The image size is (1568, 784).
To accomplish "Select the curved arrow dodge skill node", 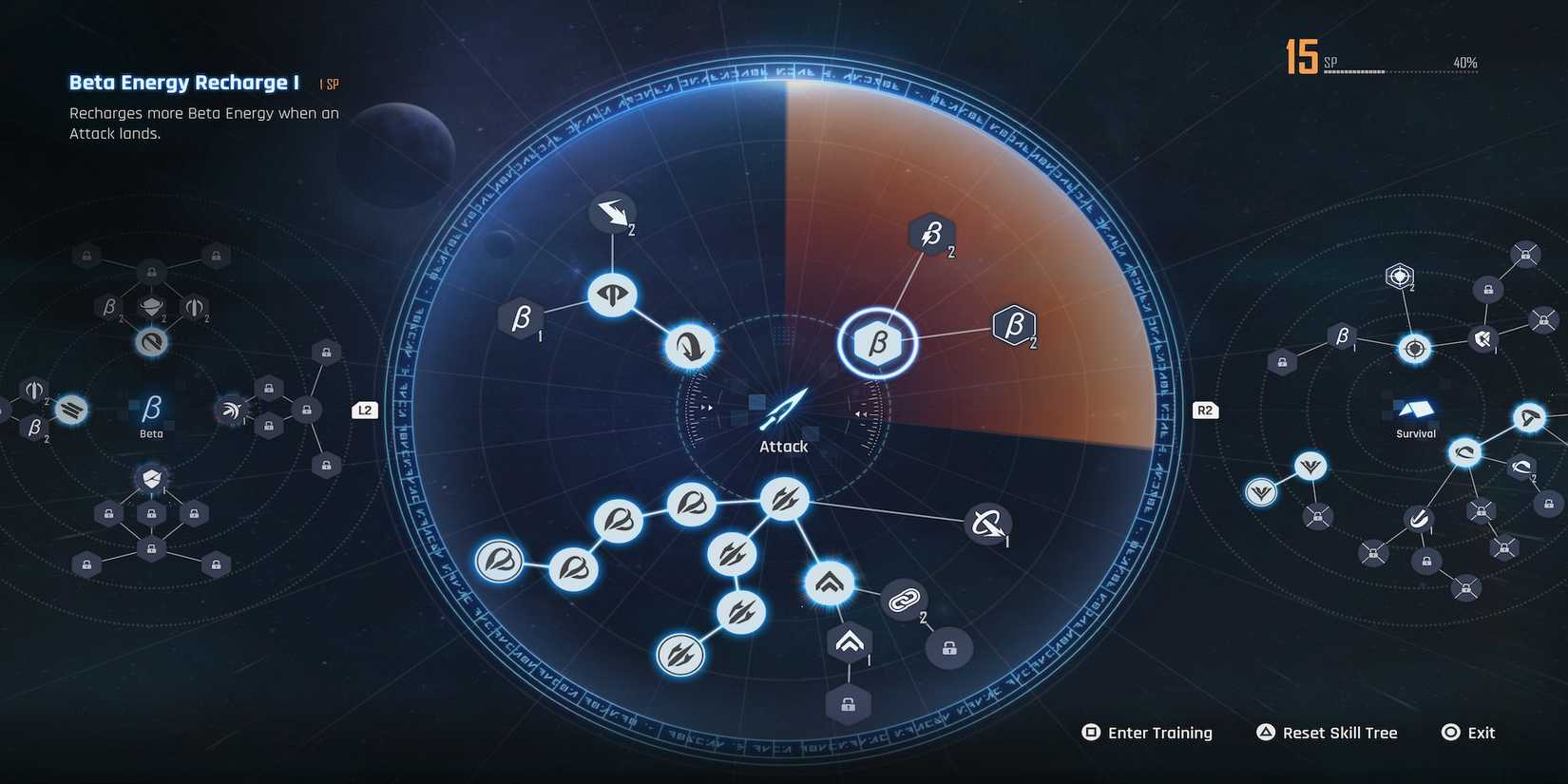I will pos(691,346).
